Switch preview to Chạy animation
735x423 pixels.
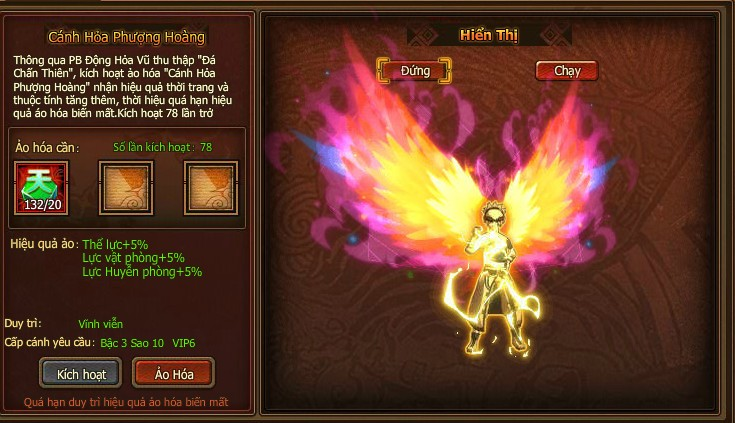click(567, 71)
